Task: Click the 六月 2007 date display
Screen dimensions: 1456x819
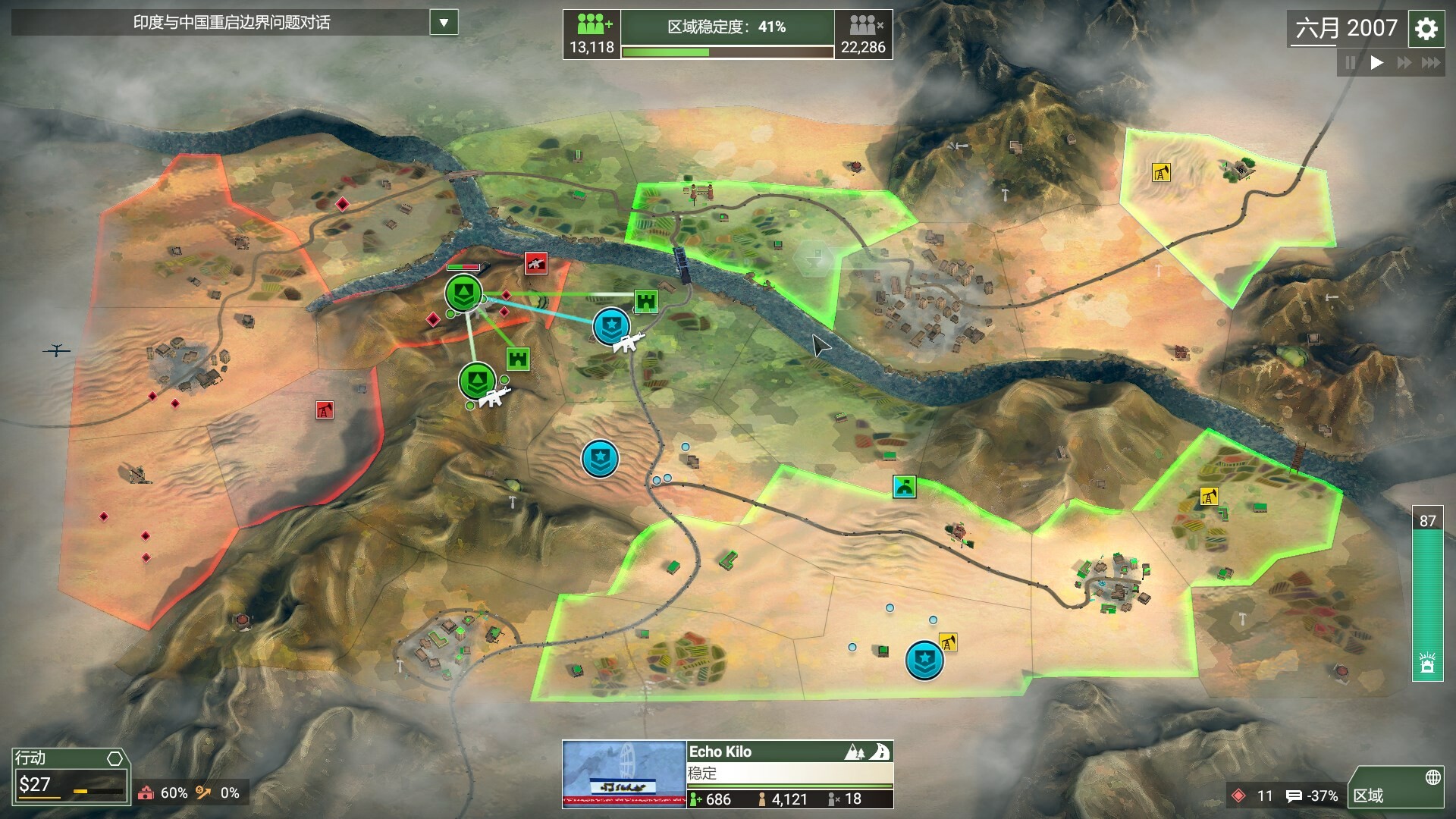Action: pos(1345,28)
